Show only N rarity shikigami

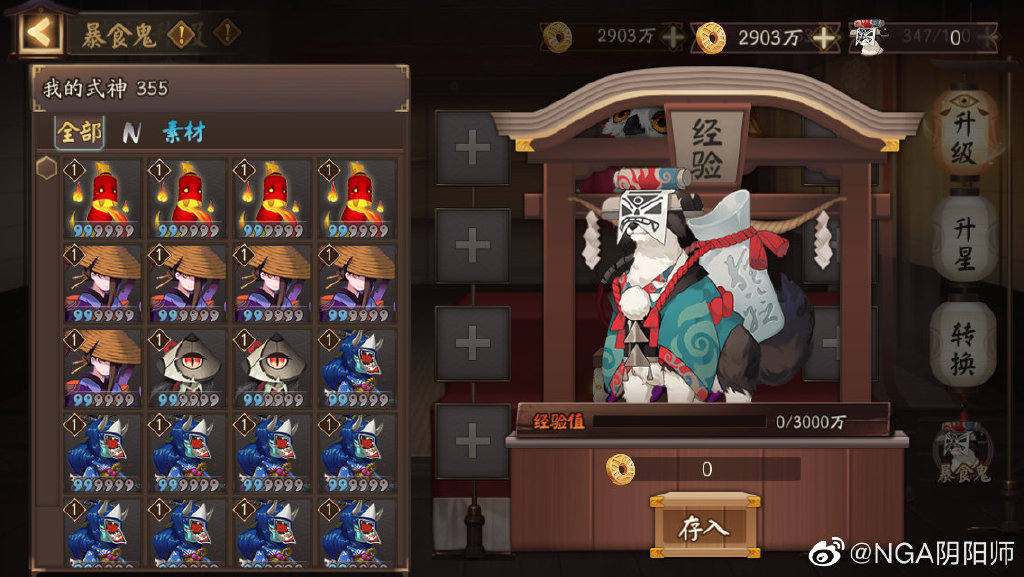pyautogui.click(x=131, y=132)
